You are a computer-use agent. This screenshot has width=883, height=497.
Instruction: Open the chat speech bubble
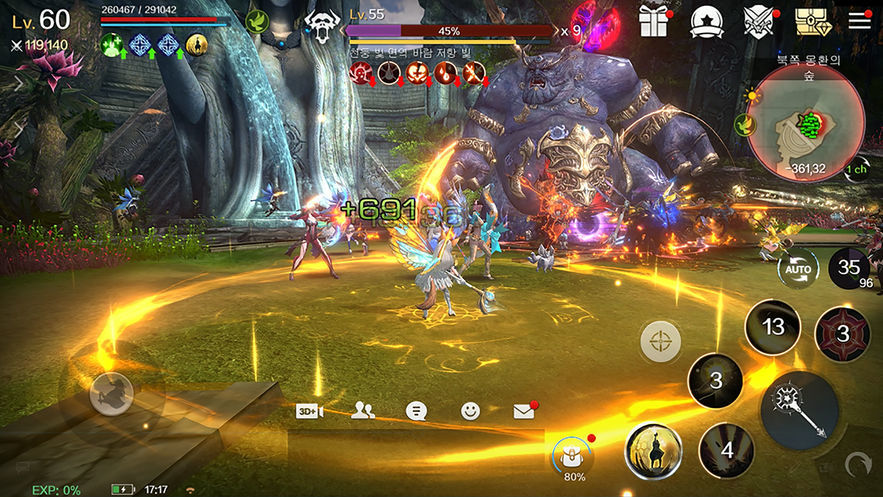(x=417, y=411)
